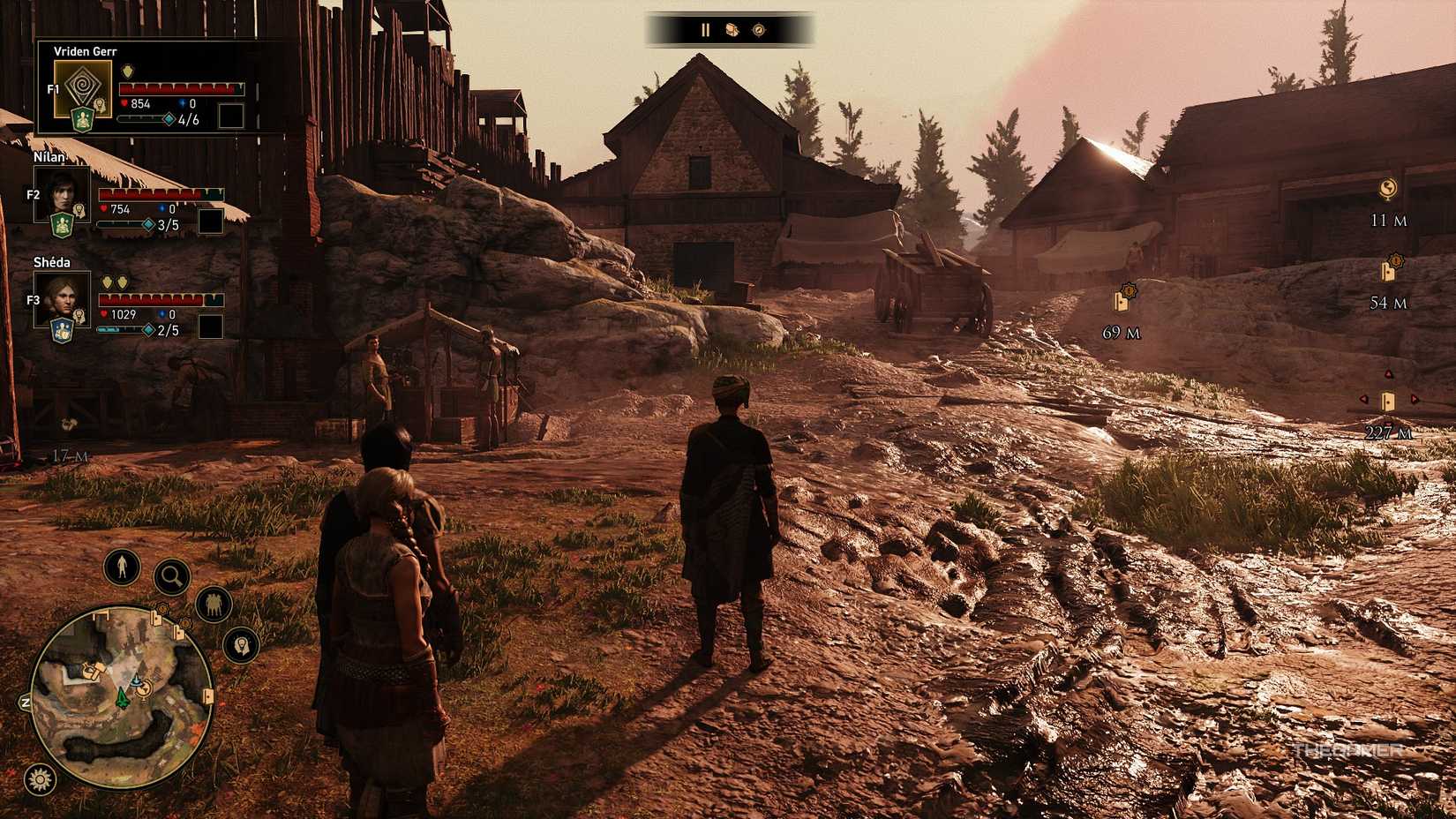Image resolution: width=1456 pixels, height=819 pixels.
Task: Open the camp menu from the top bar
Action: 731,30
